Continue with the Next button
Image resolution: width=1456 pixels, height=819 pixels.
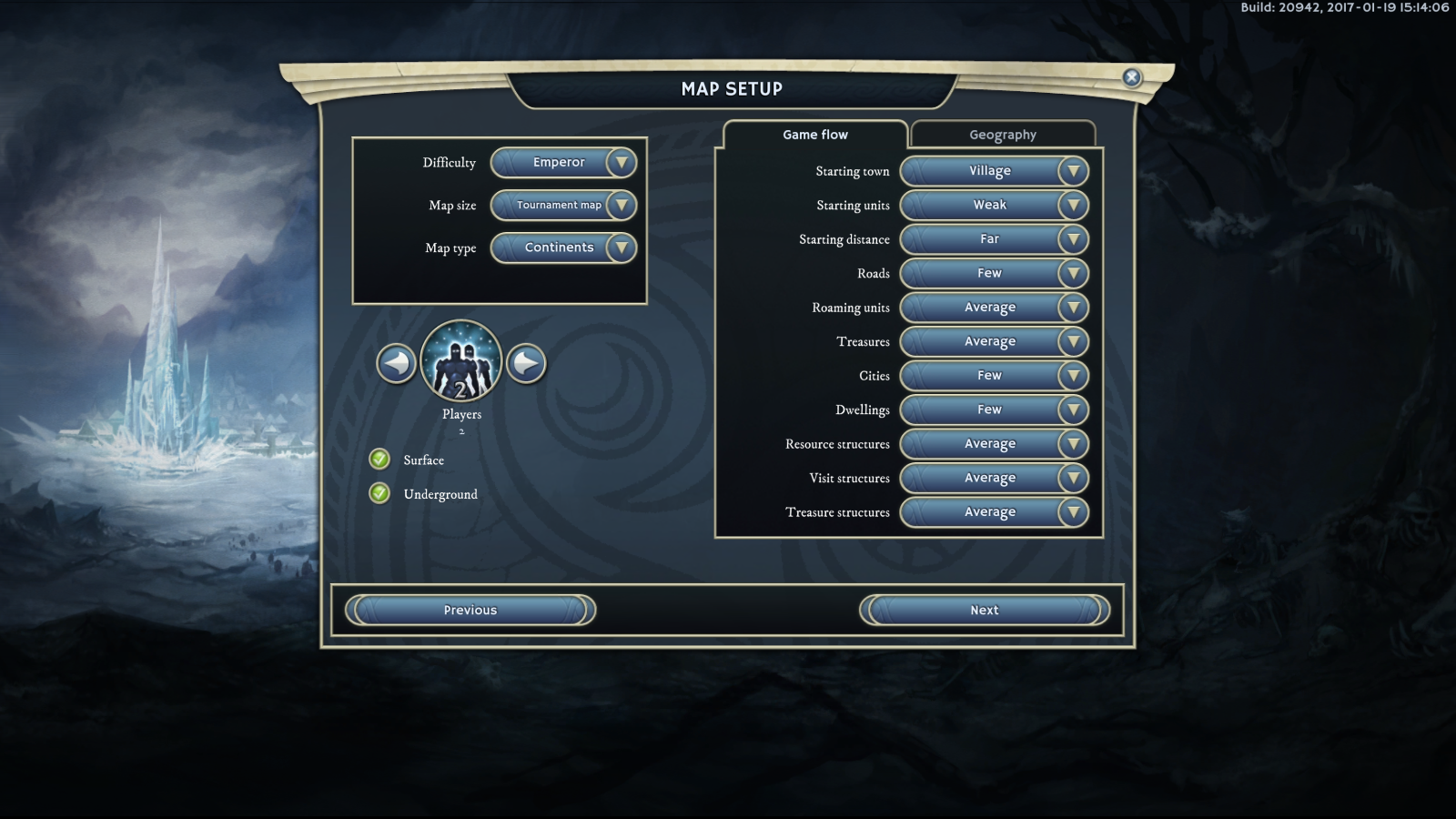coord(985,611)
